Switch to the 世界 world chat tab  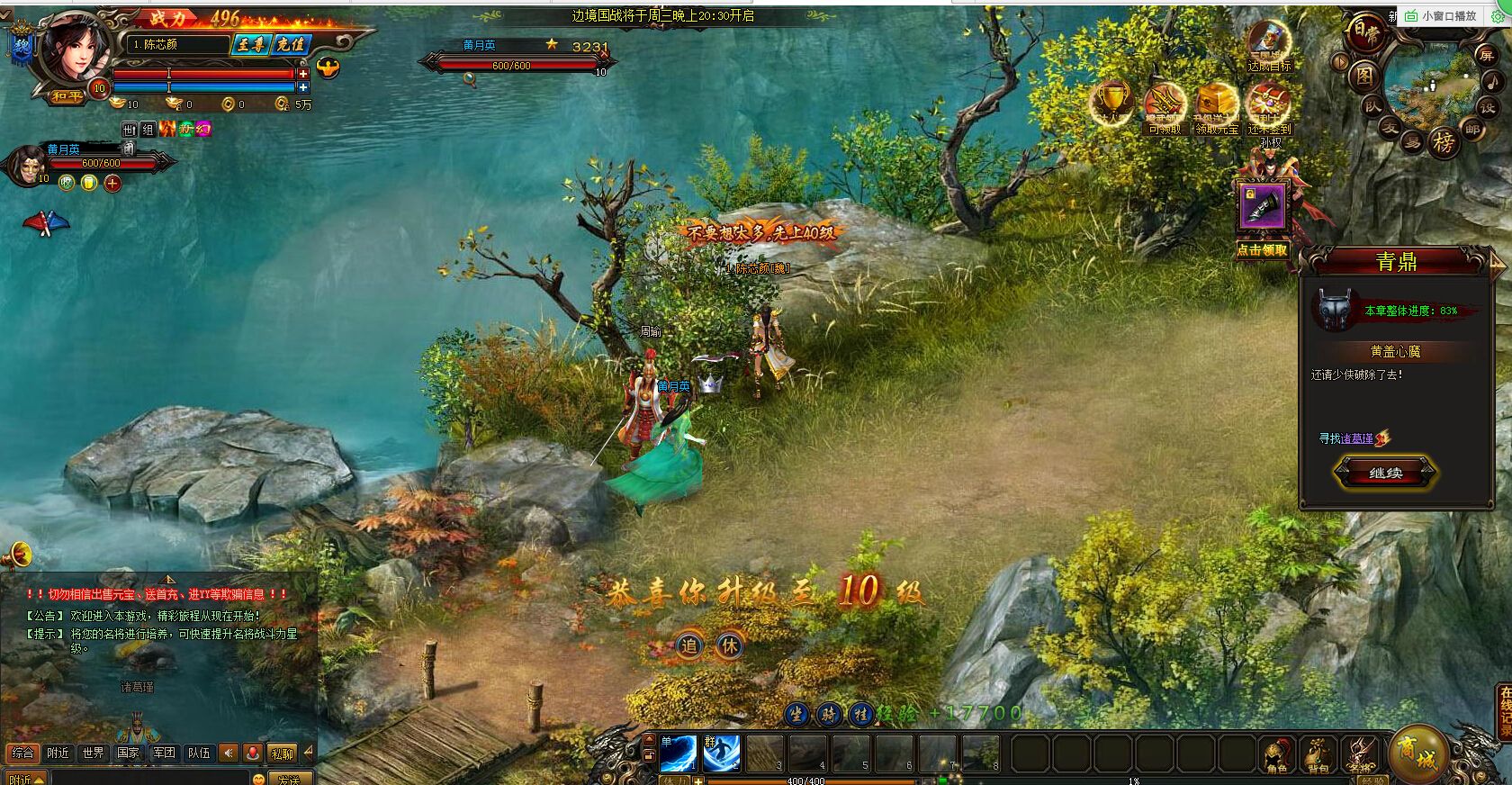point(93,753)
